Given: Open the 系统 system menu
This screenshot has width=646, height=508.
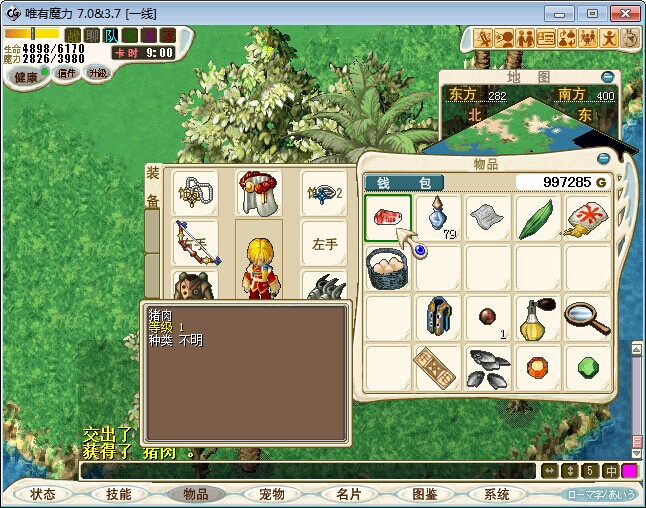Looking at the screenshot, I should (497, 494).
